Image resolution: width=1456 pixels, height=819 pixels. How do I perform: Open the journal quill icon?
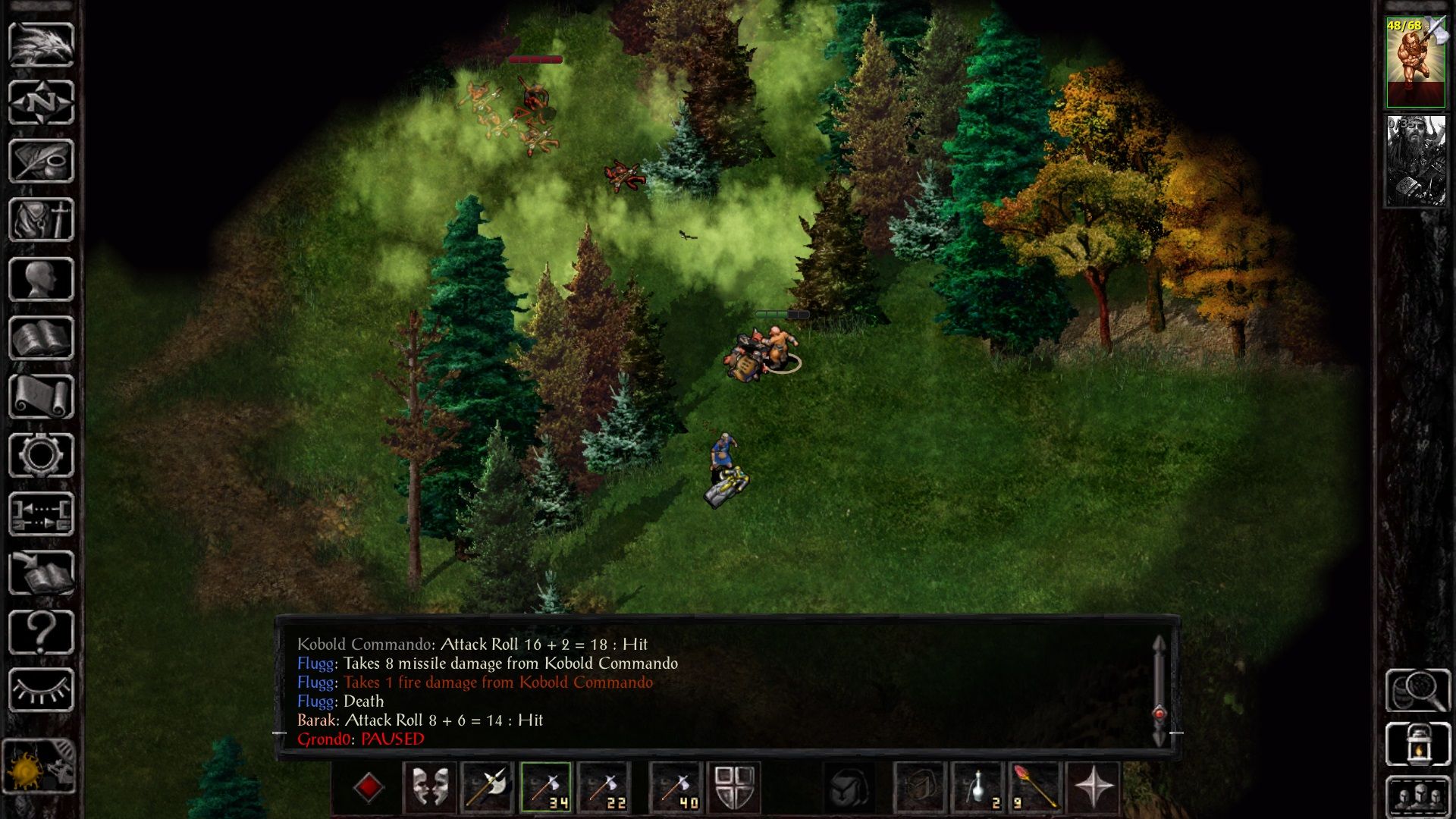[41, 161]
